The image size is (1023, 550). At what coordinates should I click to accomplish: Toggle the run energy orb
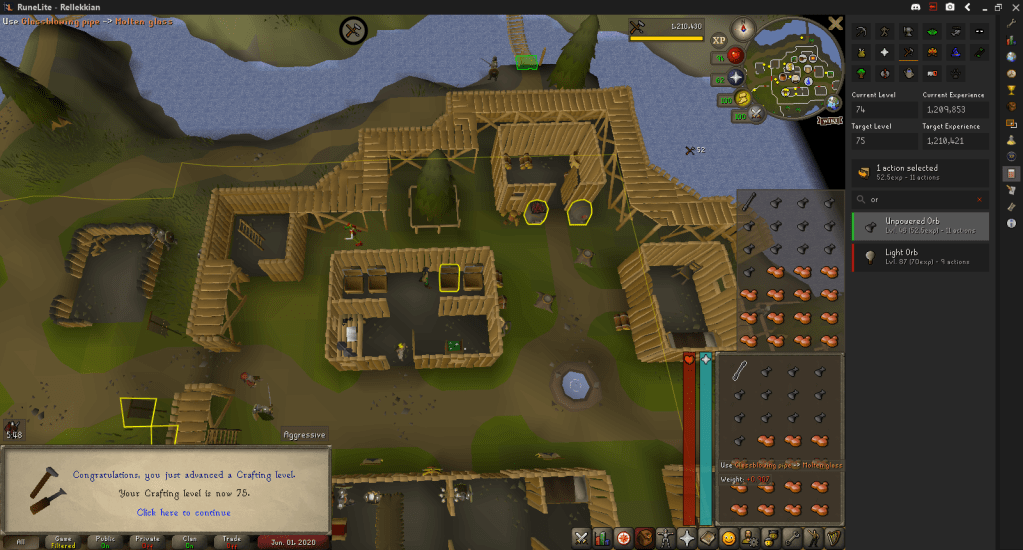pos(741,98)
